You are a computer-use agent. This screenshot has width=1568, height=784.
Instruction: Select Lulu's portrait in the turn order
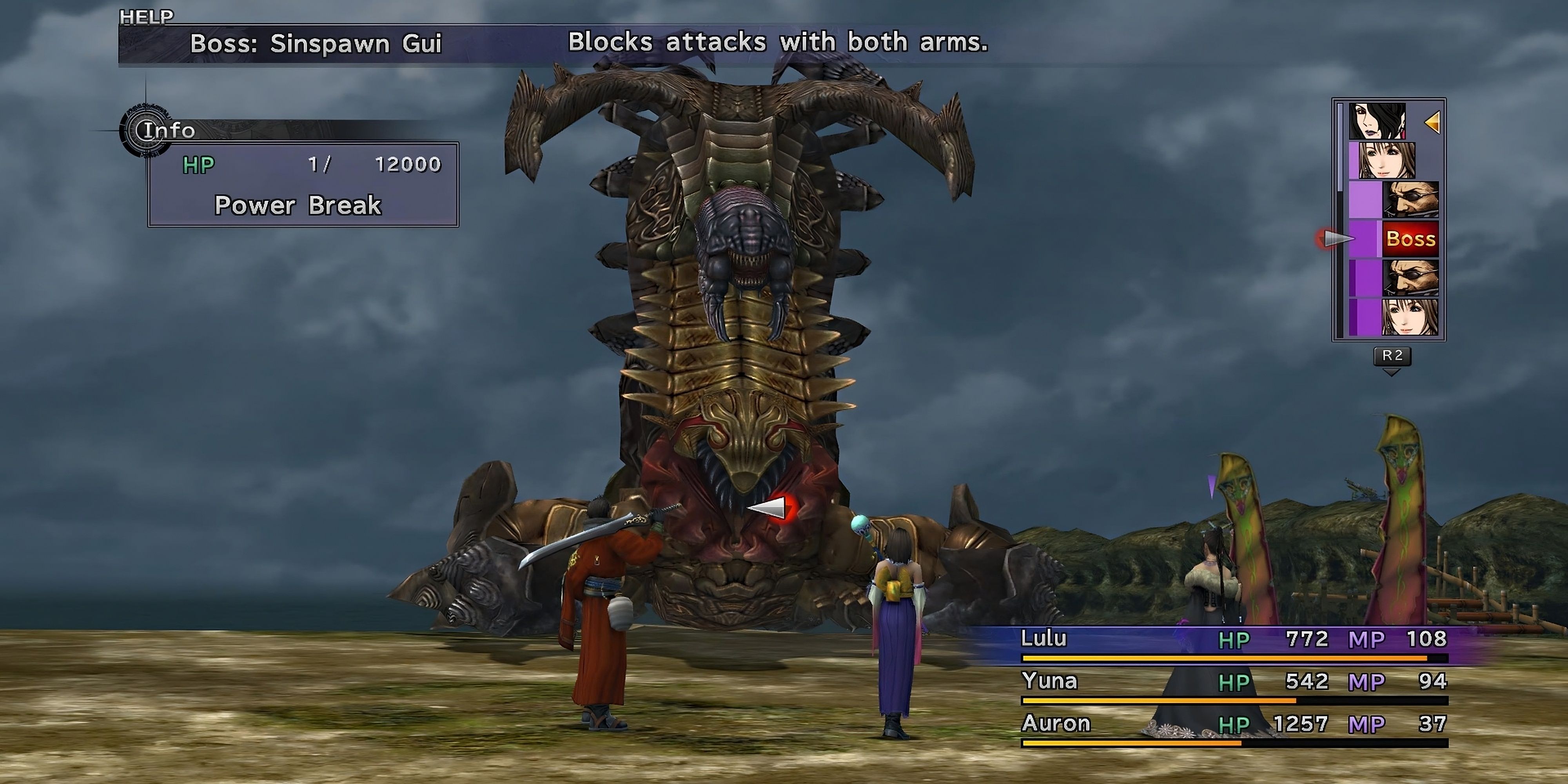[x=1377, y=121]
